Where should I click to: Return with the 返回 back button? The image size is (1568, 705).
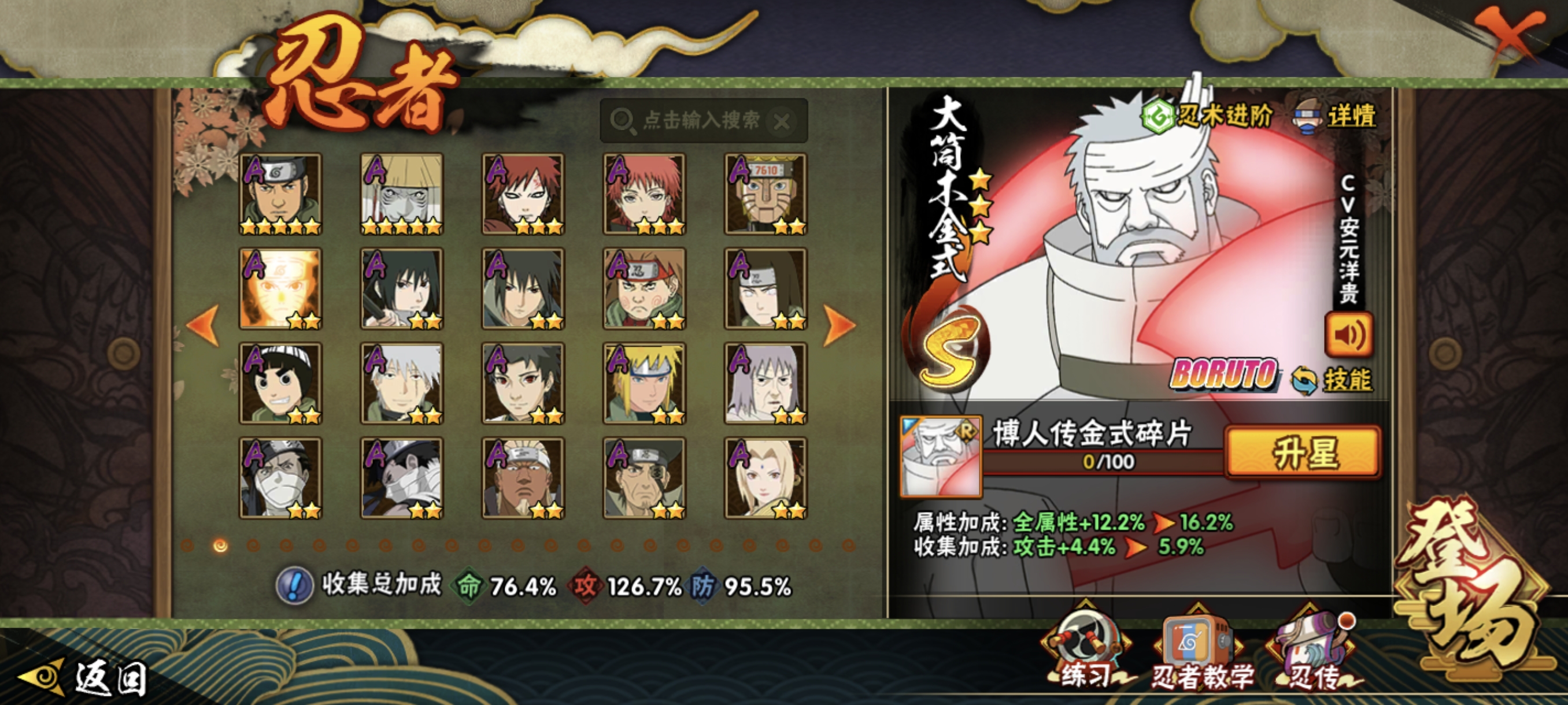pos(85,678)
